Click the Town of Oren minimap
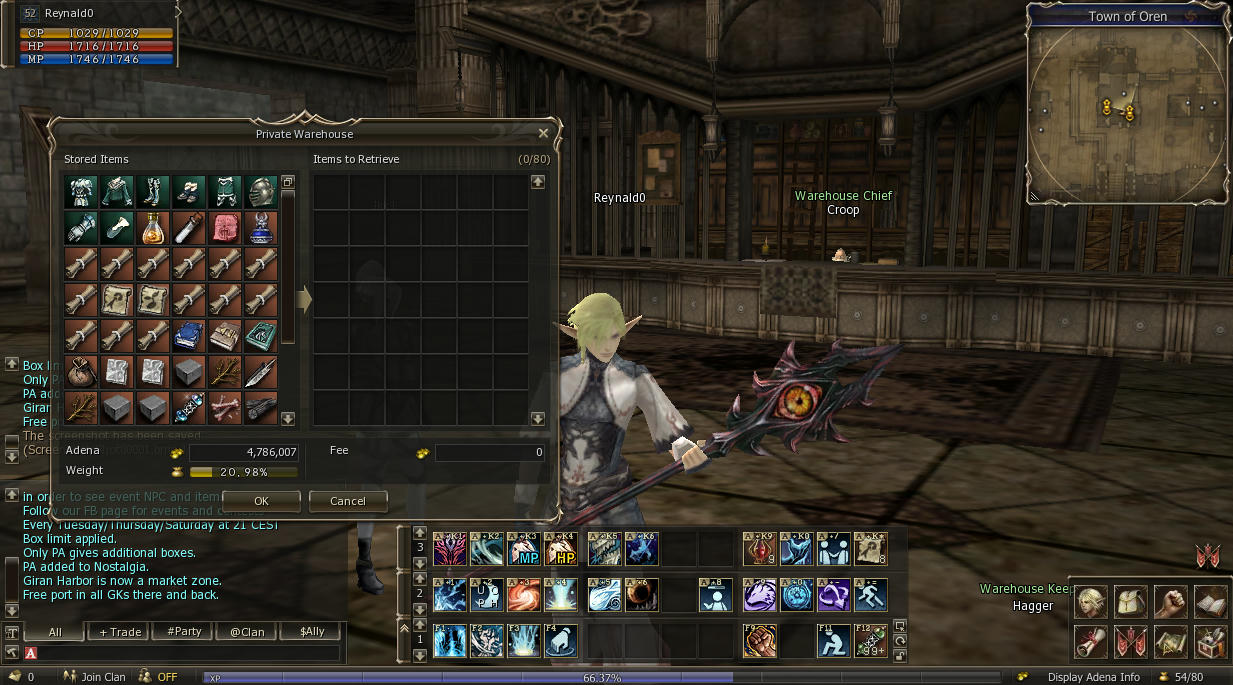Image resolution: width=1233 pixels, height=685 pixels. (1128, 110)
